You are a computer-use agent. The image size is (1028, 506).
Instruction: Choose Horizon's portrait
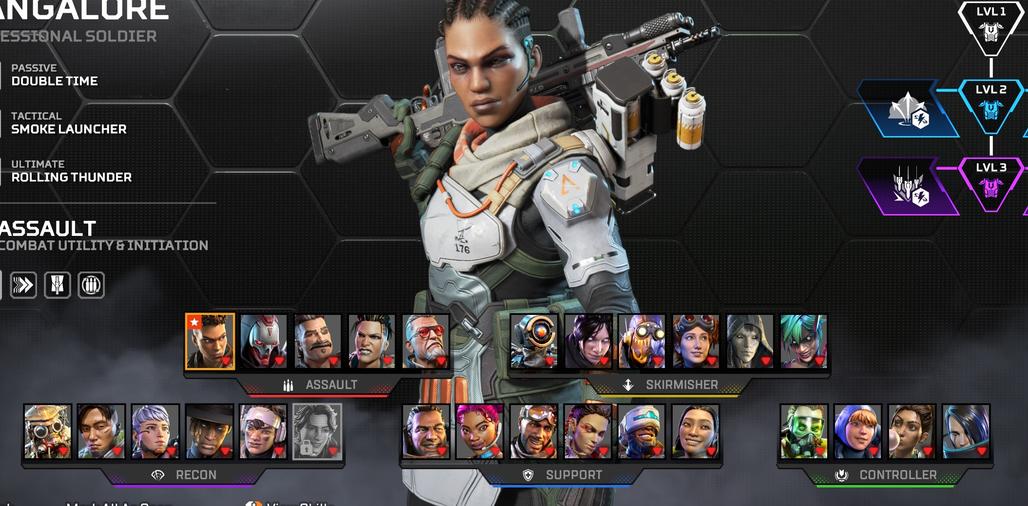click(696, 341)
